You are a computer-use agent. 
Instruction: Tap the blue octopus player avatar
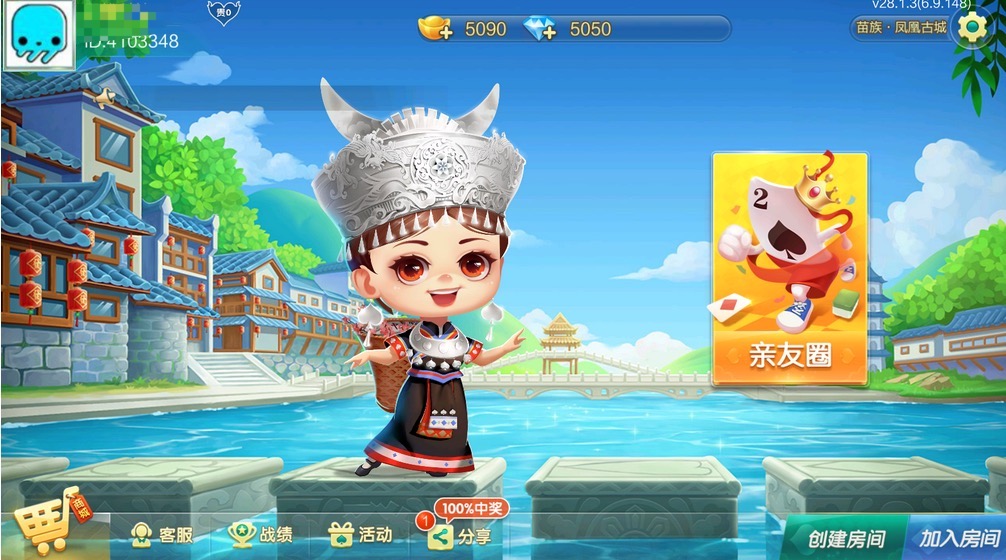point(38,34)
